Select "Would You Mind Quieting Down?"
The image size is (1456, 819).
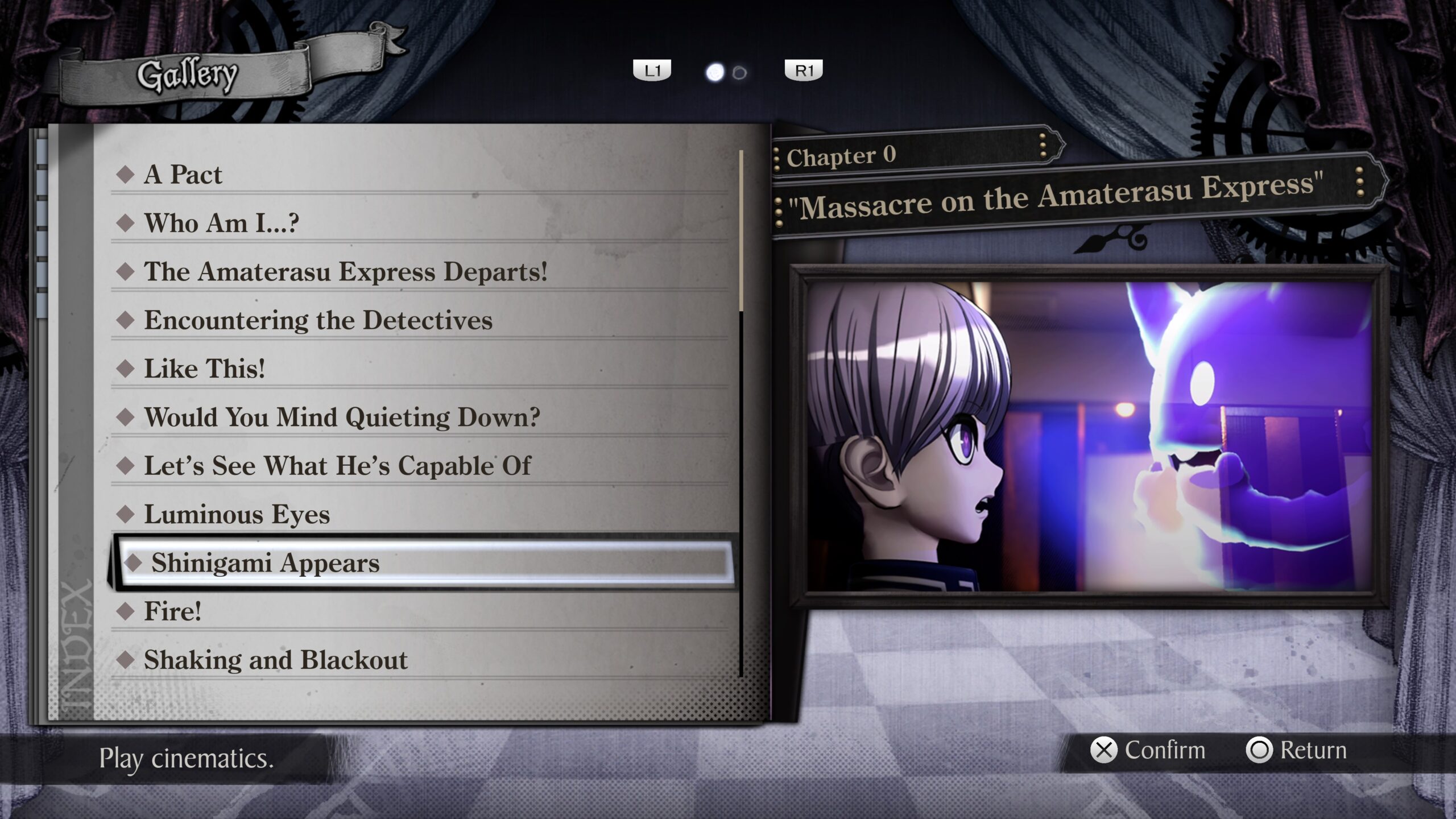pos(342,417)
